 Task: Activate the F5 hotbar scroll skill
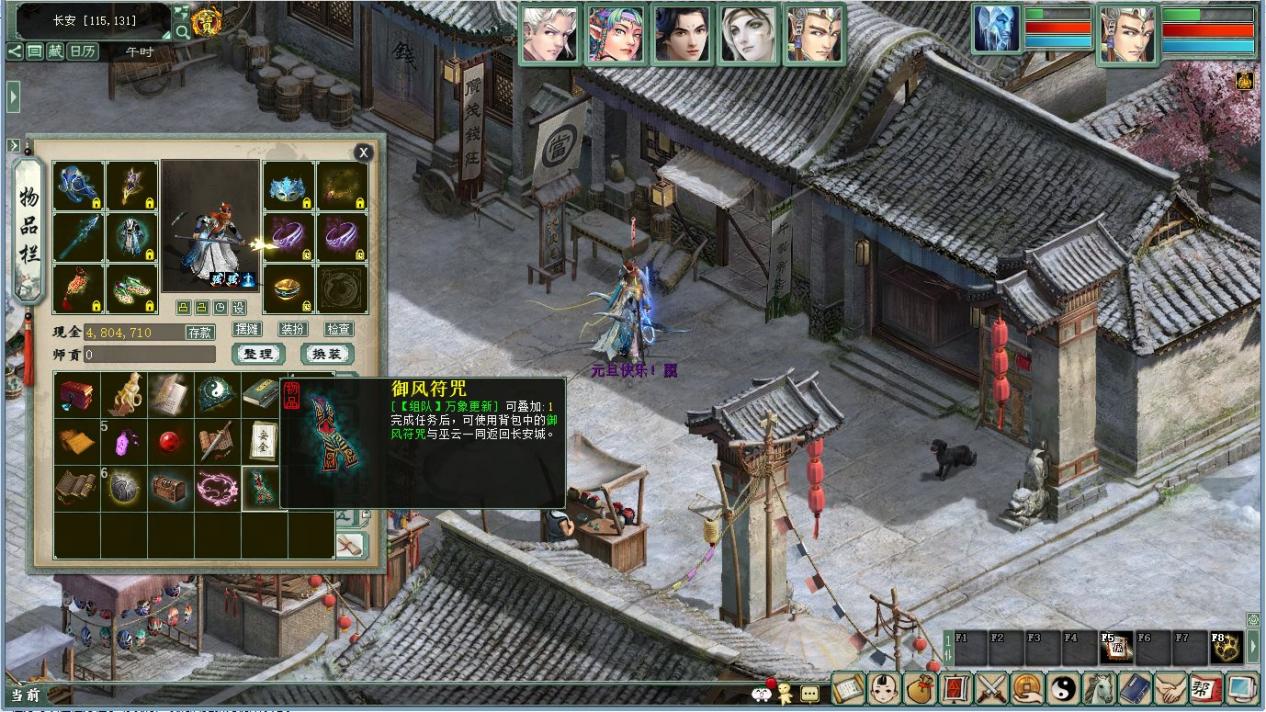(x=1117, y=648)
